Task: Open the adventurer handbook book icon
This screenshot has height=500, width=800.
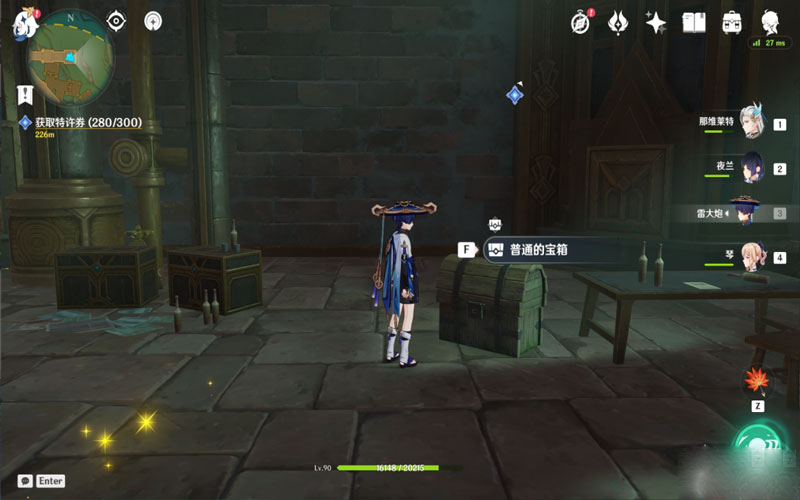Action: pos(694,22)
